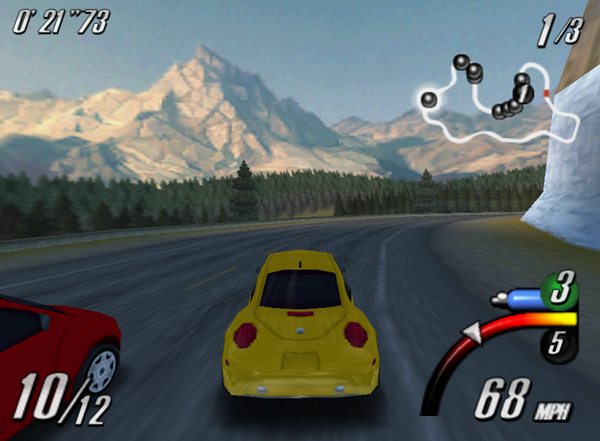Click the track layout minimap
This screenshot has height=441, width=600.
[497, 98]
